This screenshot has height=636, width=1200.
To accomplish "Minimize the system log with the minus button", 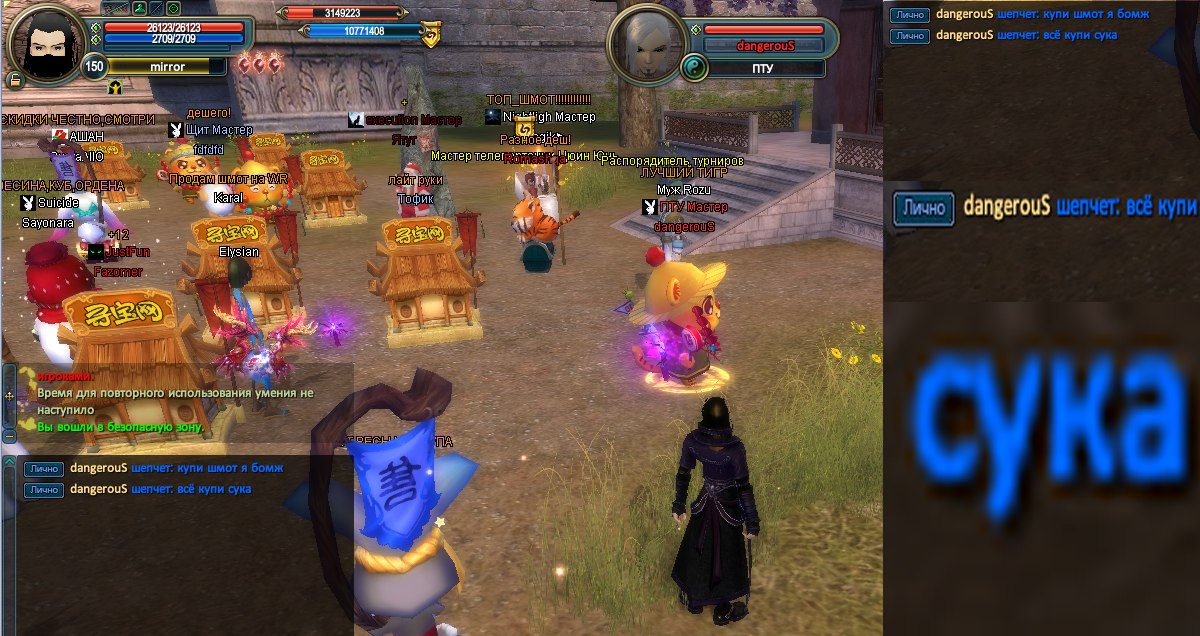I will click(x=9, y=436).
